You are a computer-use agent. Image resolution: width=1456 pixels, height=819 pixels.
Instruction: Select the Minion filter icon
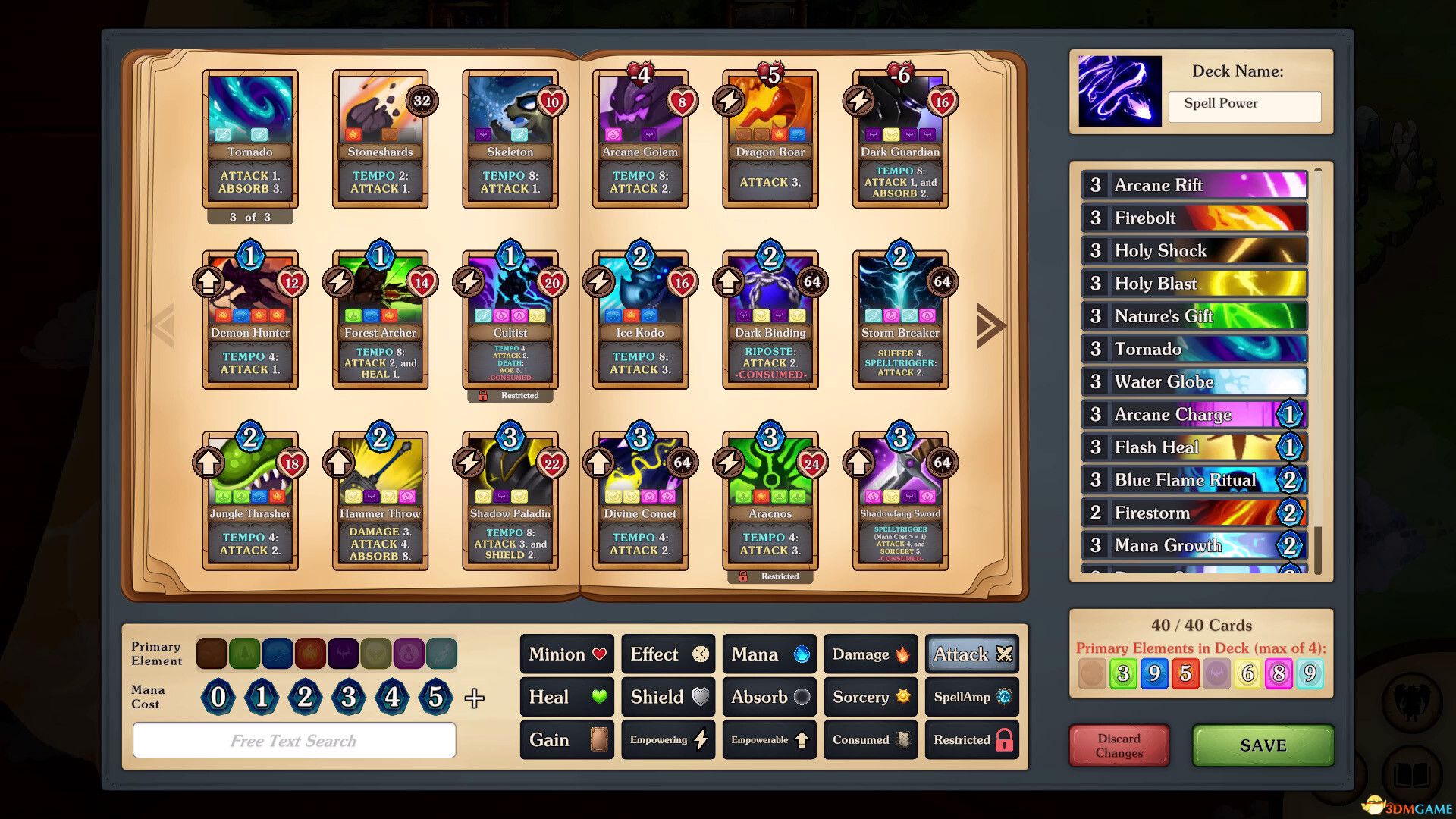click(x=566, y=654)
